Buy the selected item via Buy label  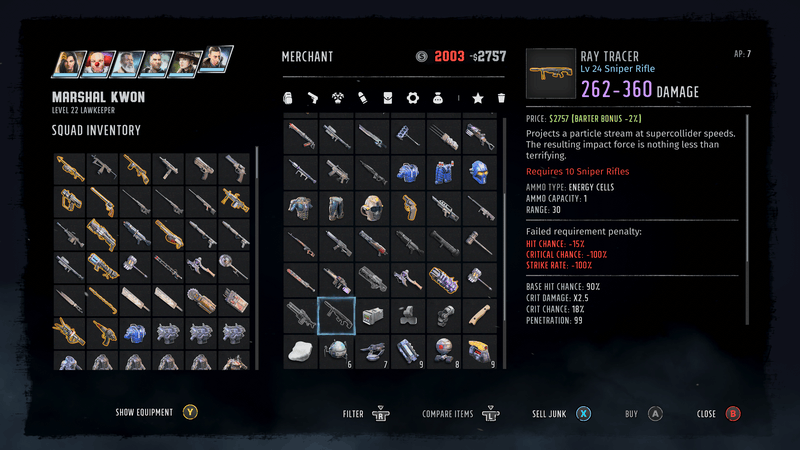(631, 412)
